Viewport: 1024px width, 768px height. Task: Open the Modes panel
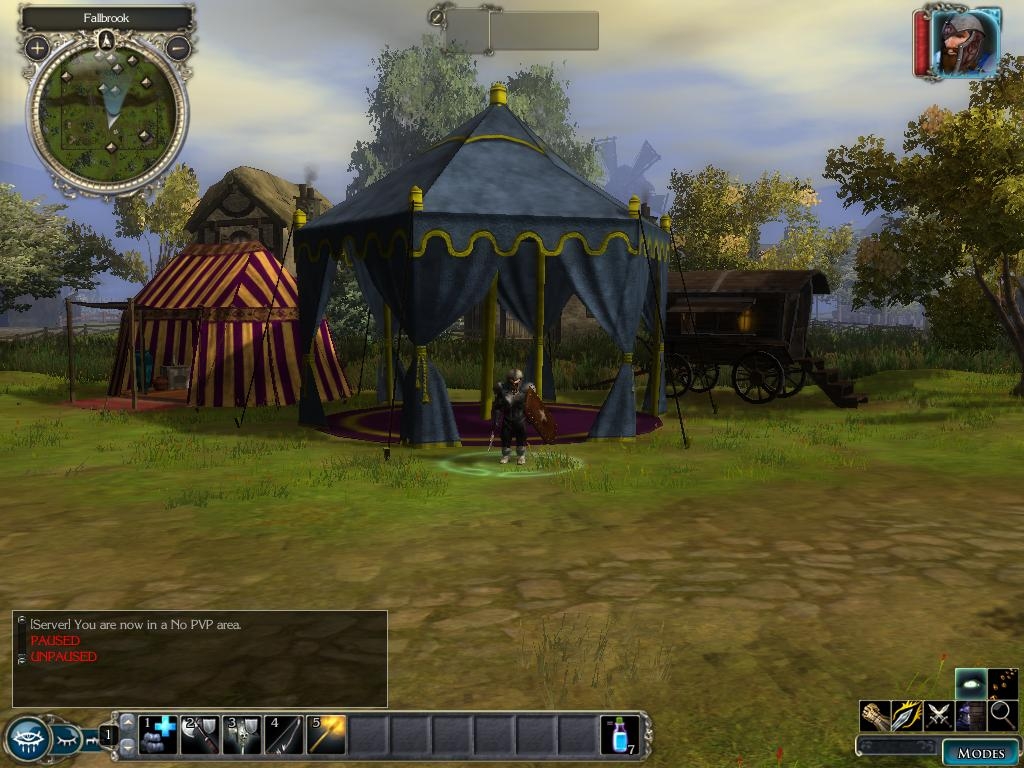980,752
